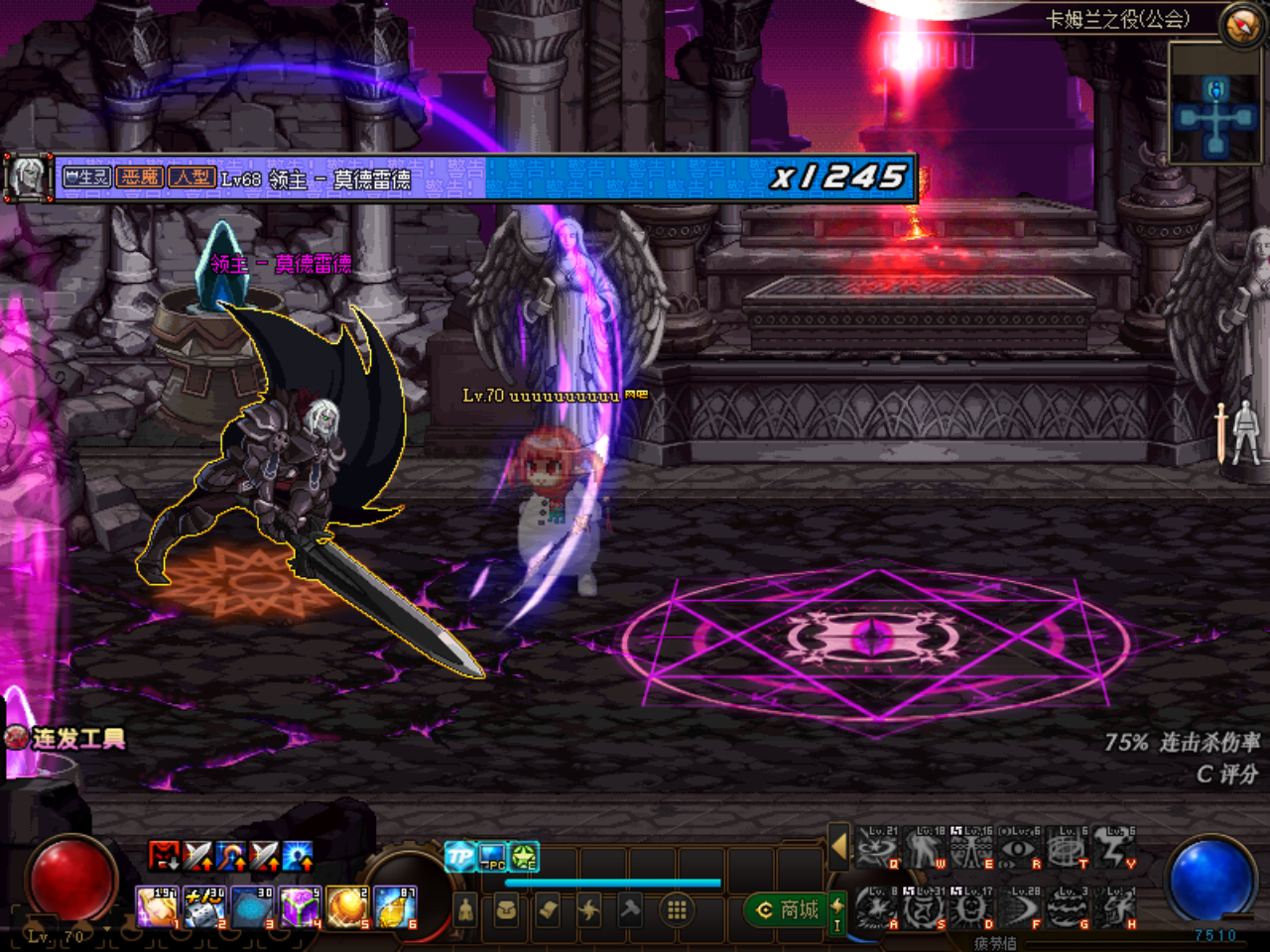
Task: Click the boss portrait to expand details
Action: [x=30, y=175]
